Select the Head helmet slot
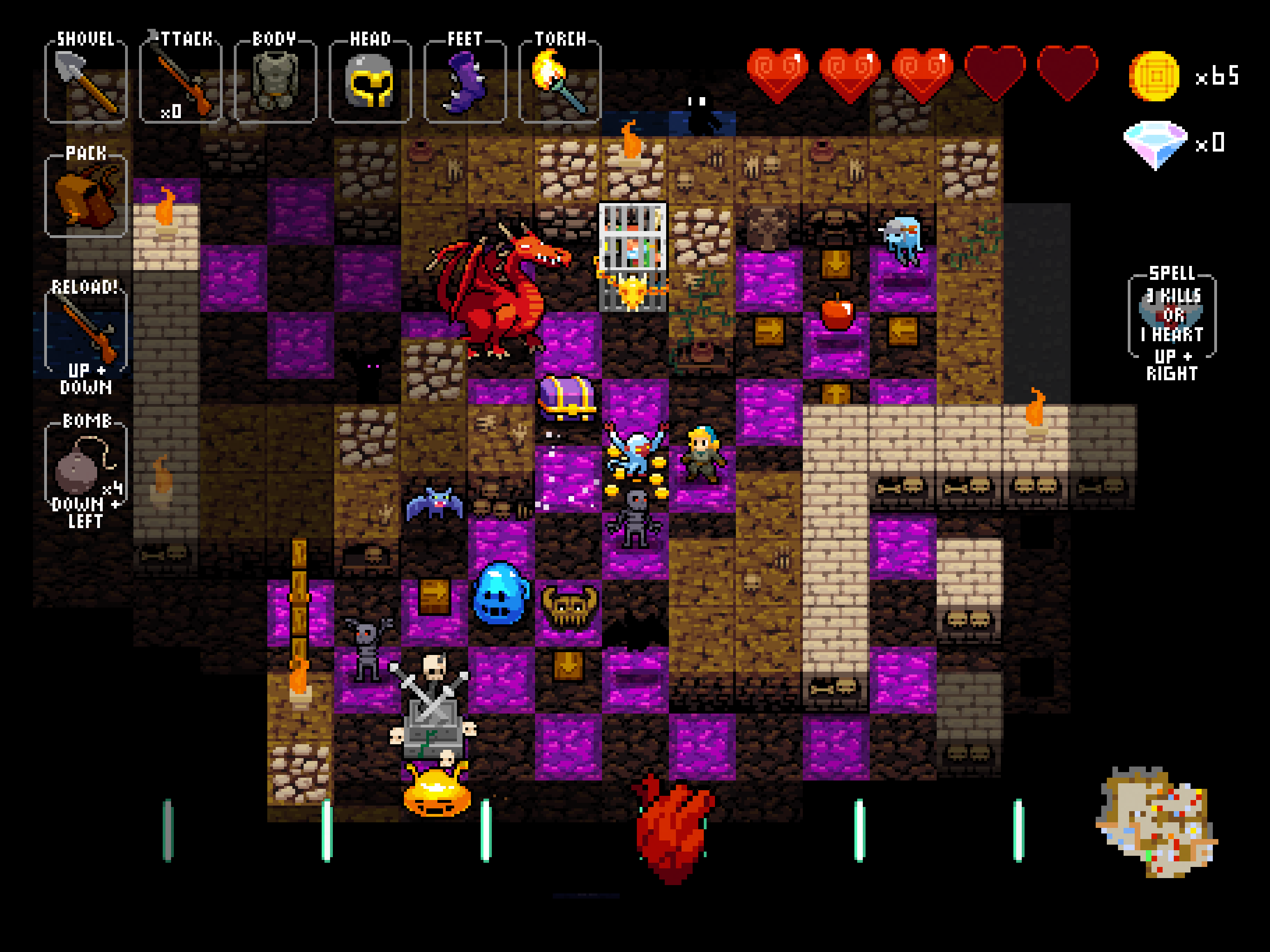Screen dimensions: 1270x952 tap(370, 82)
